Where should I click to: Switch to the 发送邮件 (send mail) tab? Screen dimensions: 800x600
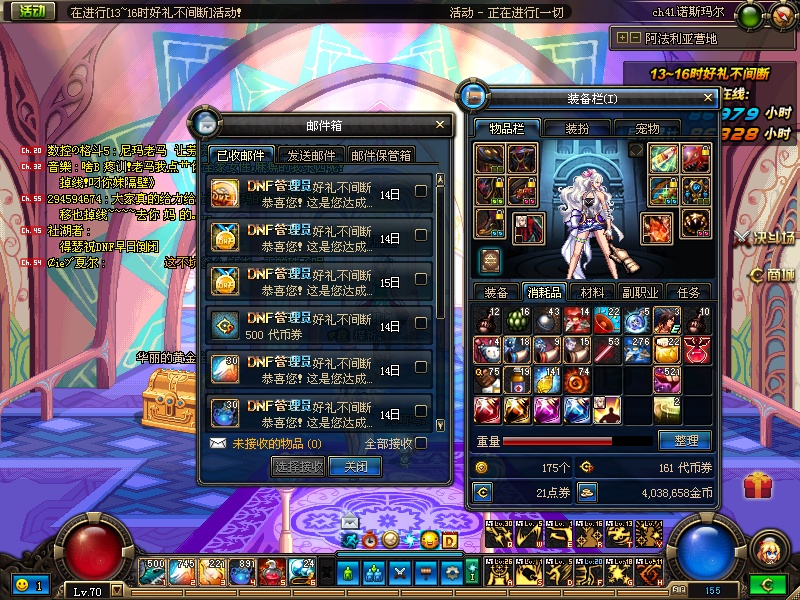311,155
